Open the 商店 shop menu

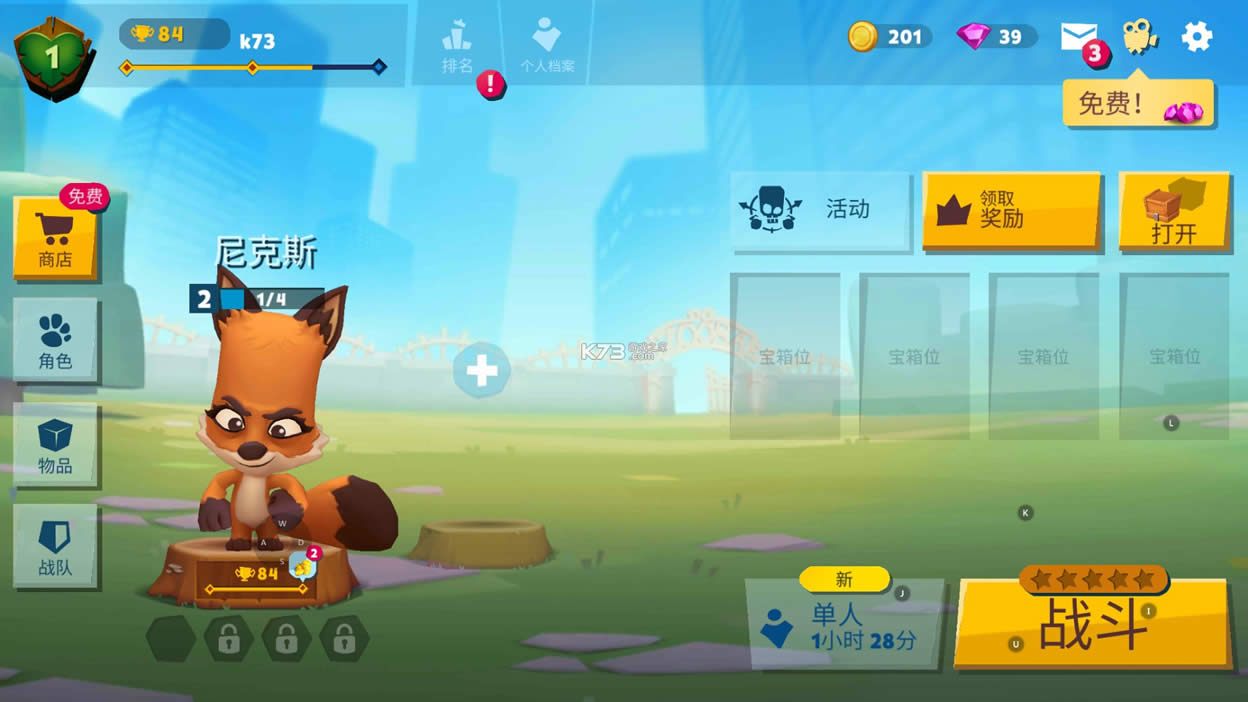55,237
